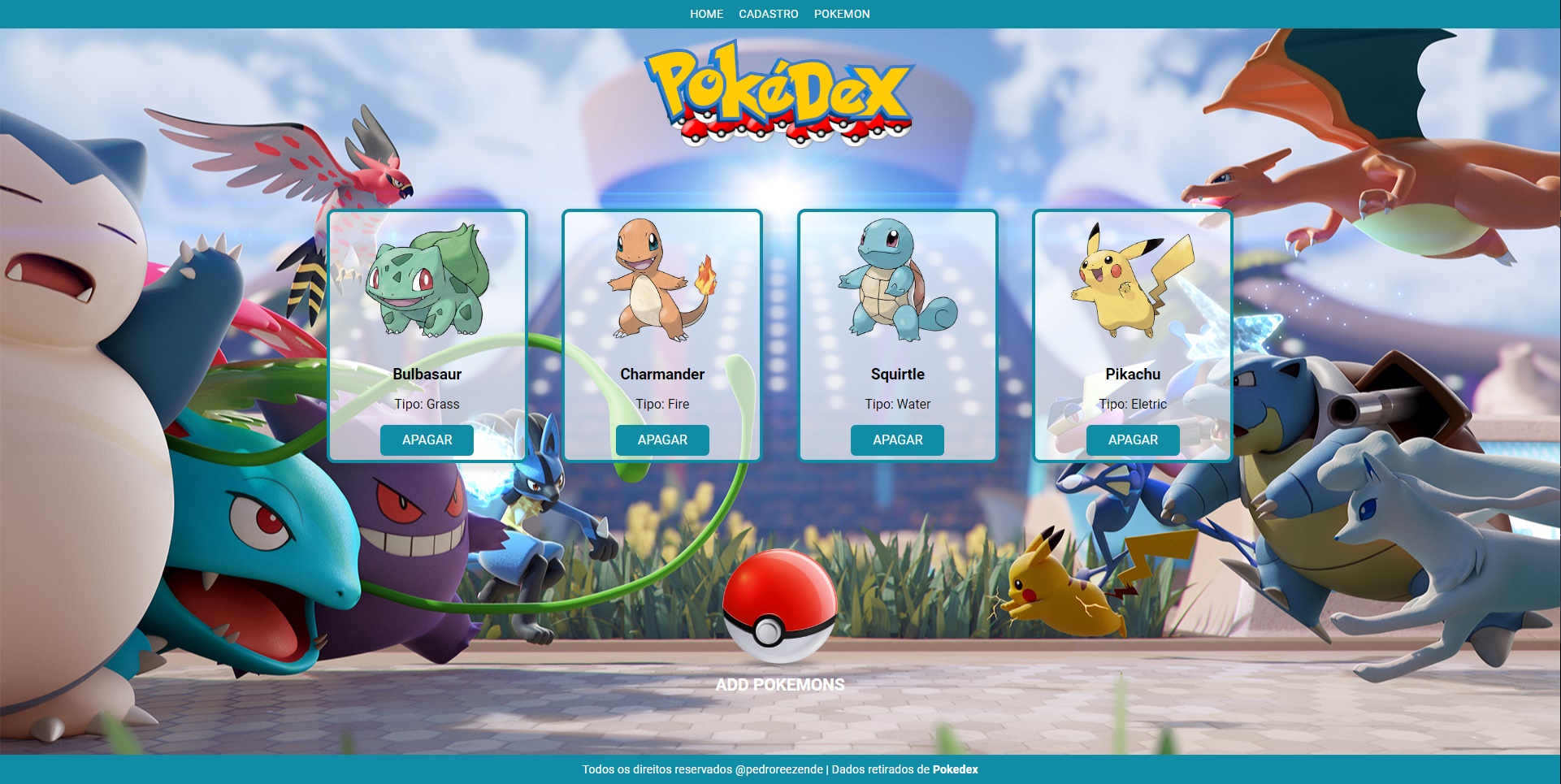Open the Bulbasaur card

coord(427,335)
